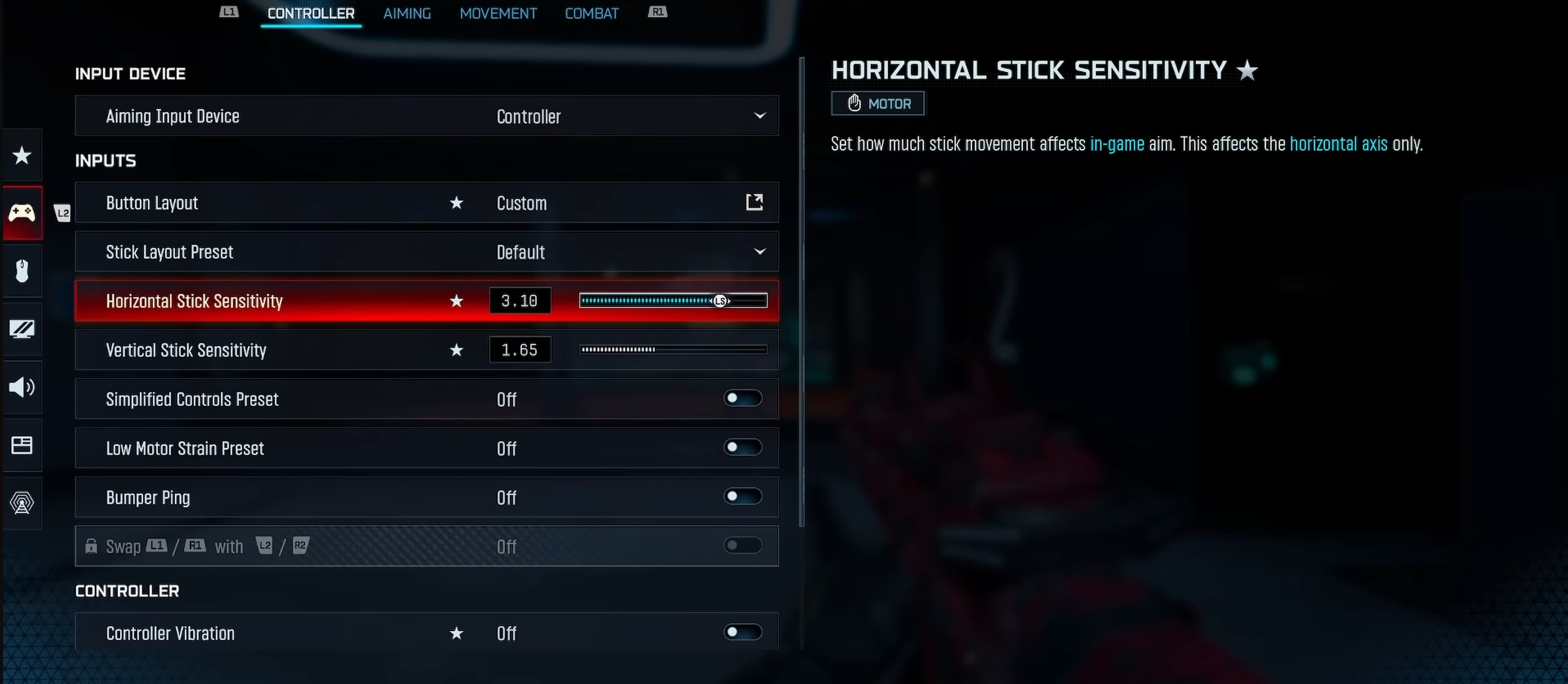Open the Audio settings category icon
The image size is (1568, 684).
(22, 387)
